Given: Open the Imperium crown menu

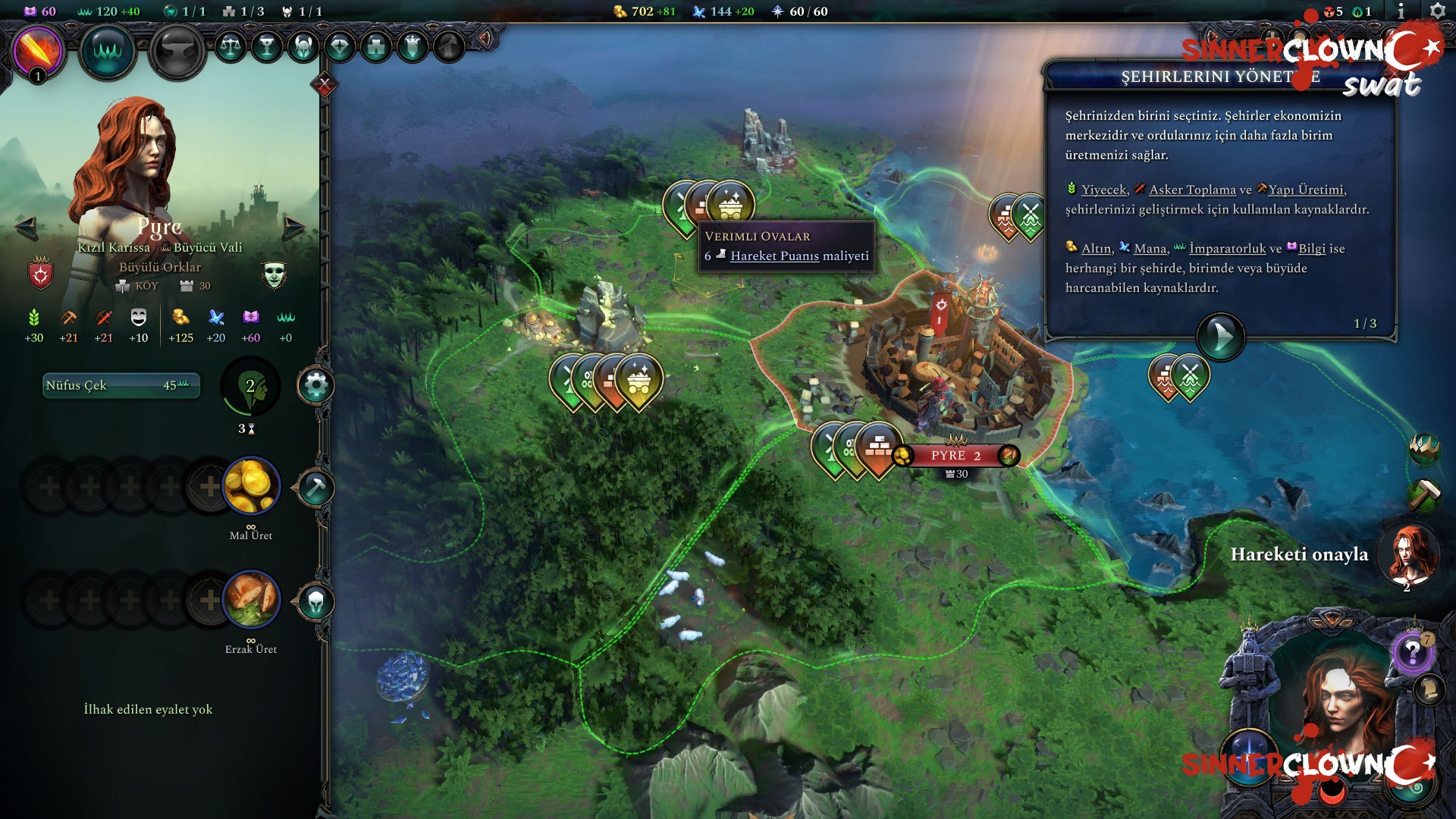Looking at the screenshot, I should [107, 51].
